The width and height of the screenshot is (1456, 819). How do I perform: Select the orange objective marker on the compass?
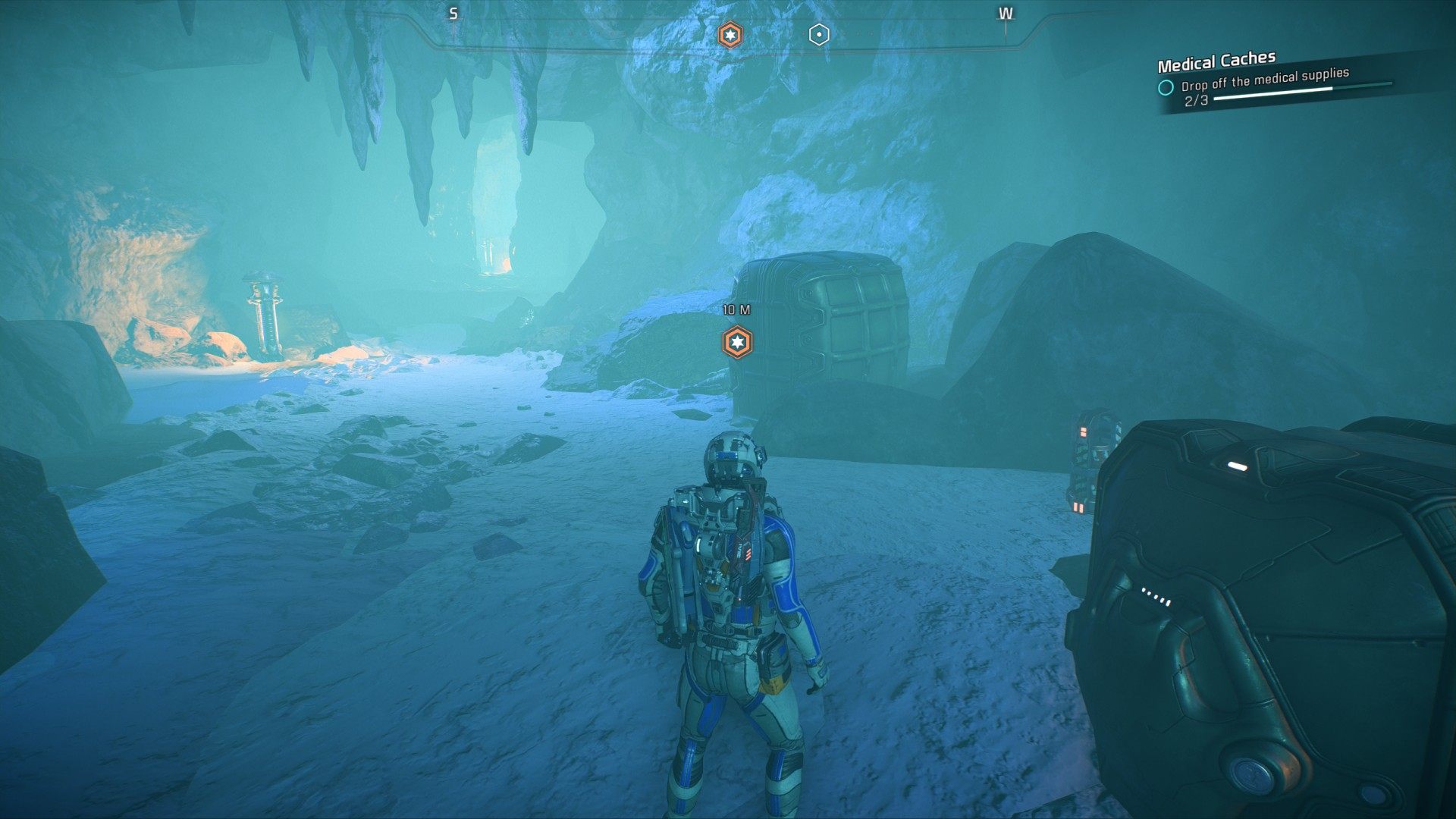(x=730, y=35)
